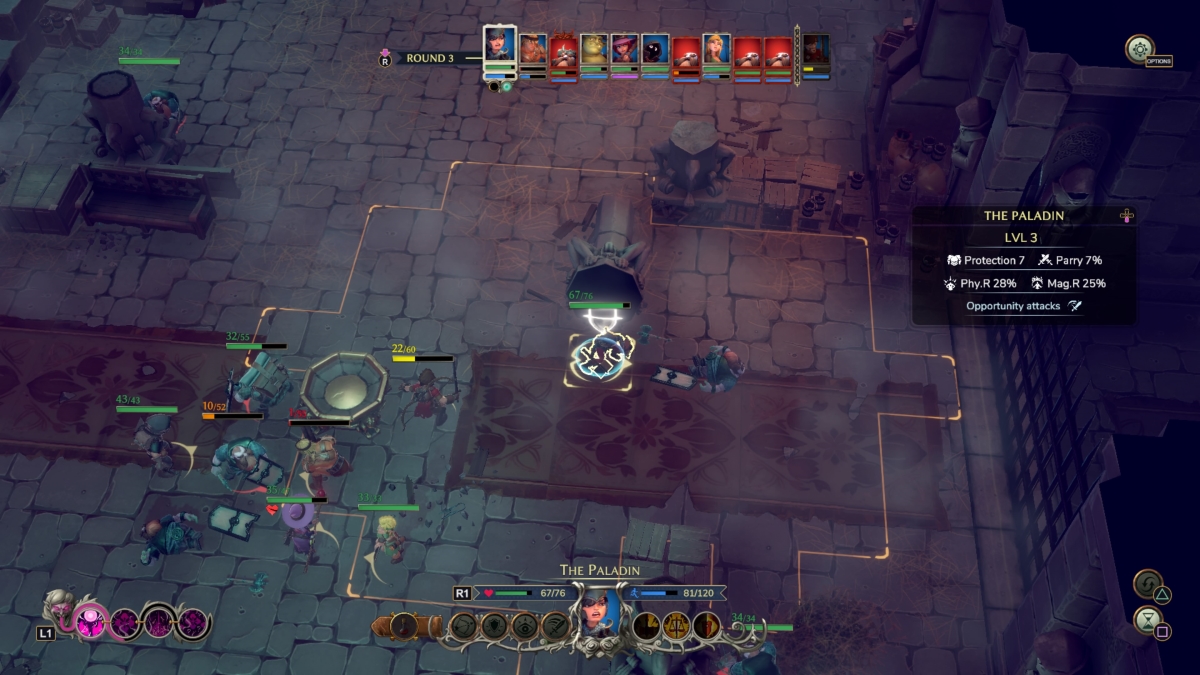1200x675 pixels.
Task: Activate the glowing pink demon power
Action: tap(91, 623)
